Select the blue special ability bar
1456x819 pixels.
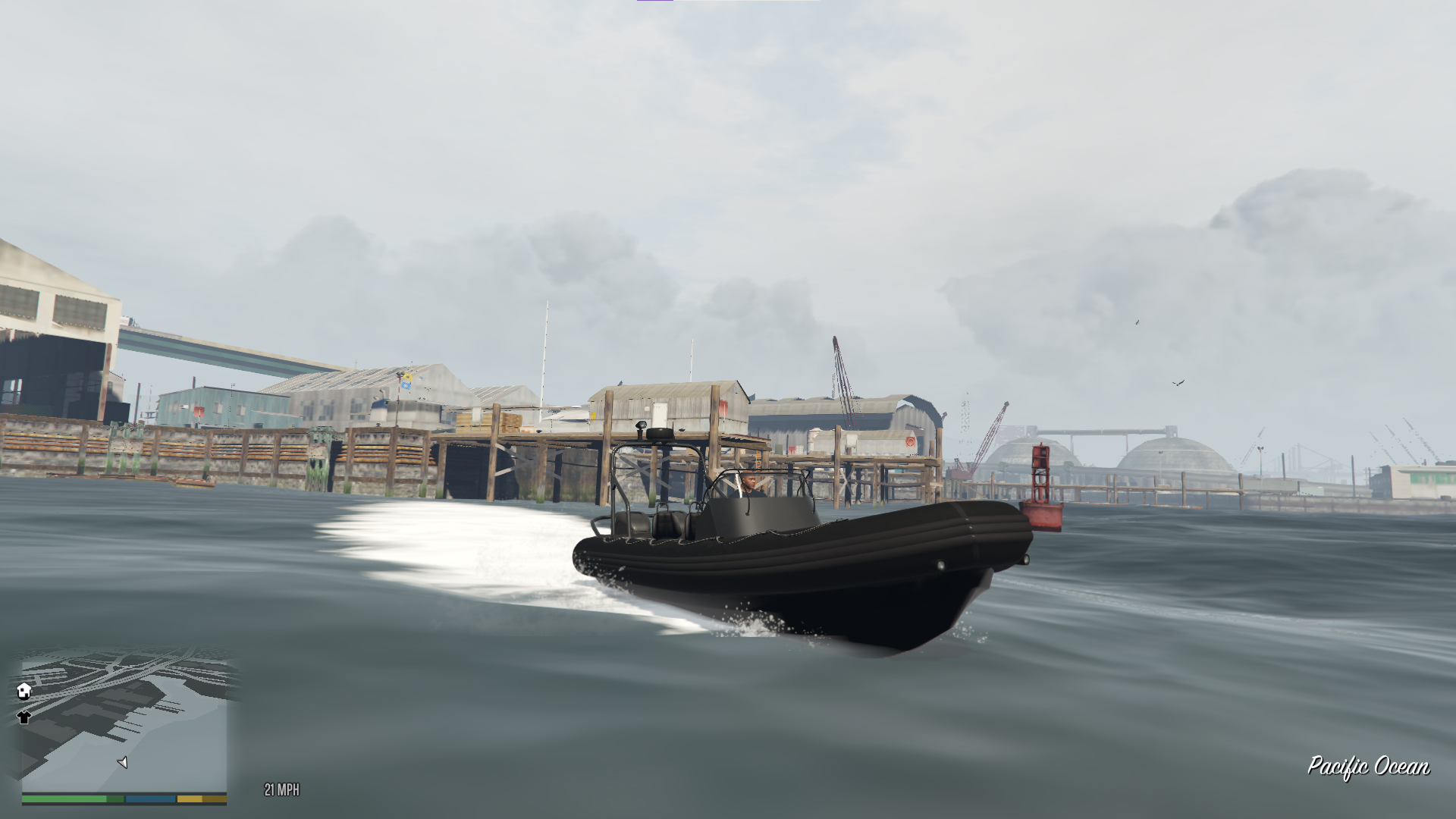tap(150, 799)
